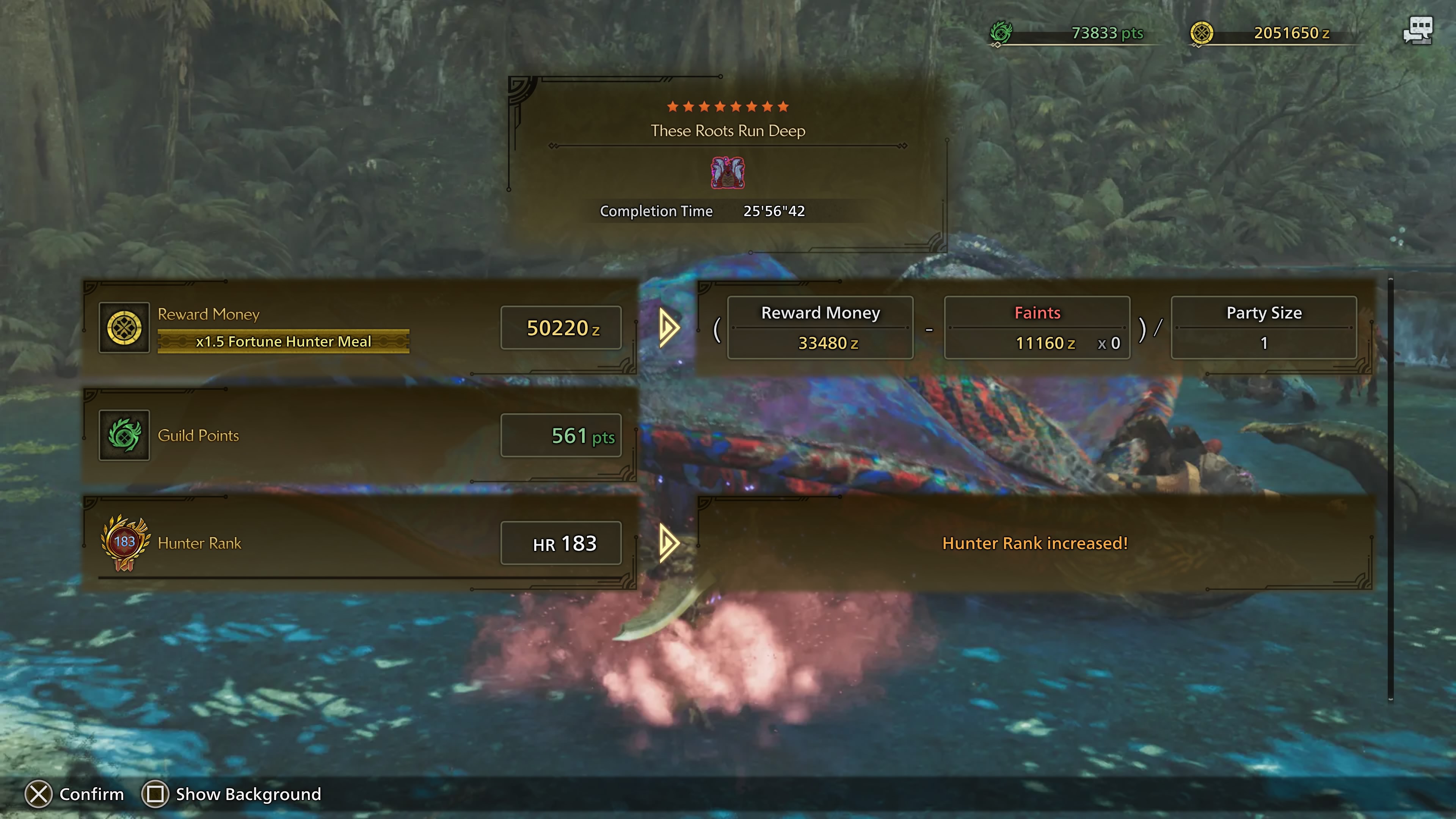This screenshot has height=819, width=1456.
Task: Select the Hunter Rank result row
Action: point(360,543)
